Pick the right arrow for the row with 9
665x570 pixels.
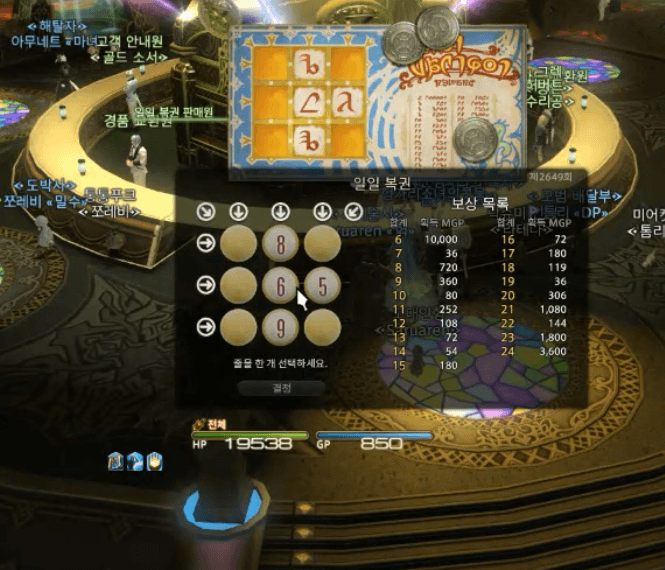pyautogui.click(x=205, y=327)
